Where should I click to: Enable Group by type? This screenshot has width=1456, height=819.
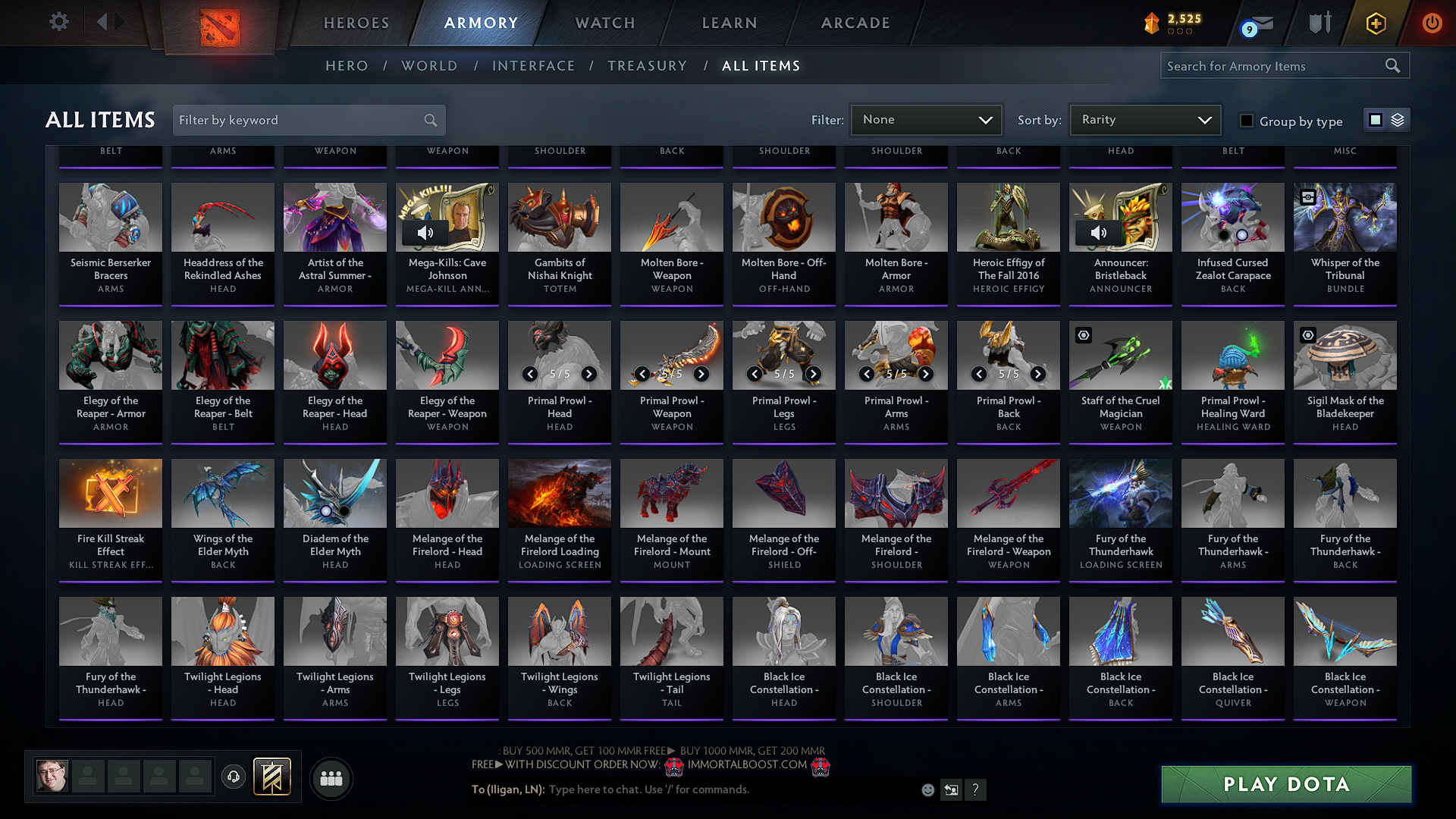[x=1246, y=121]
